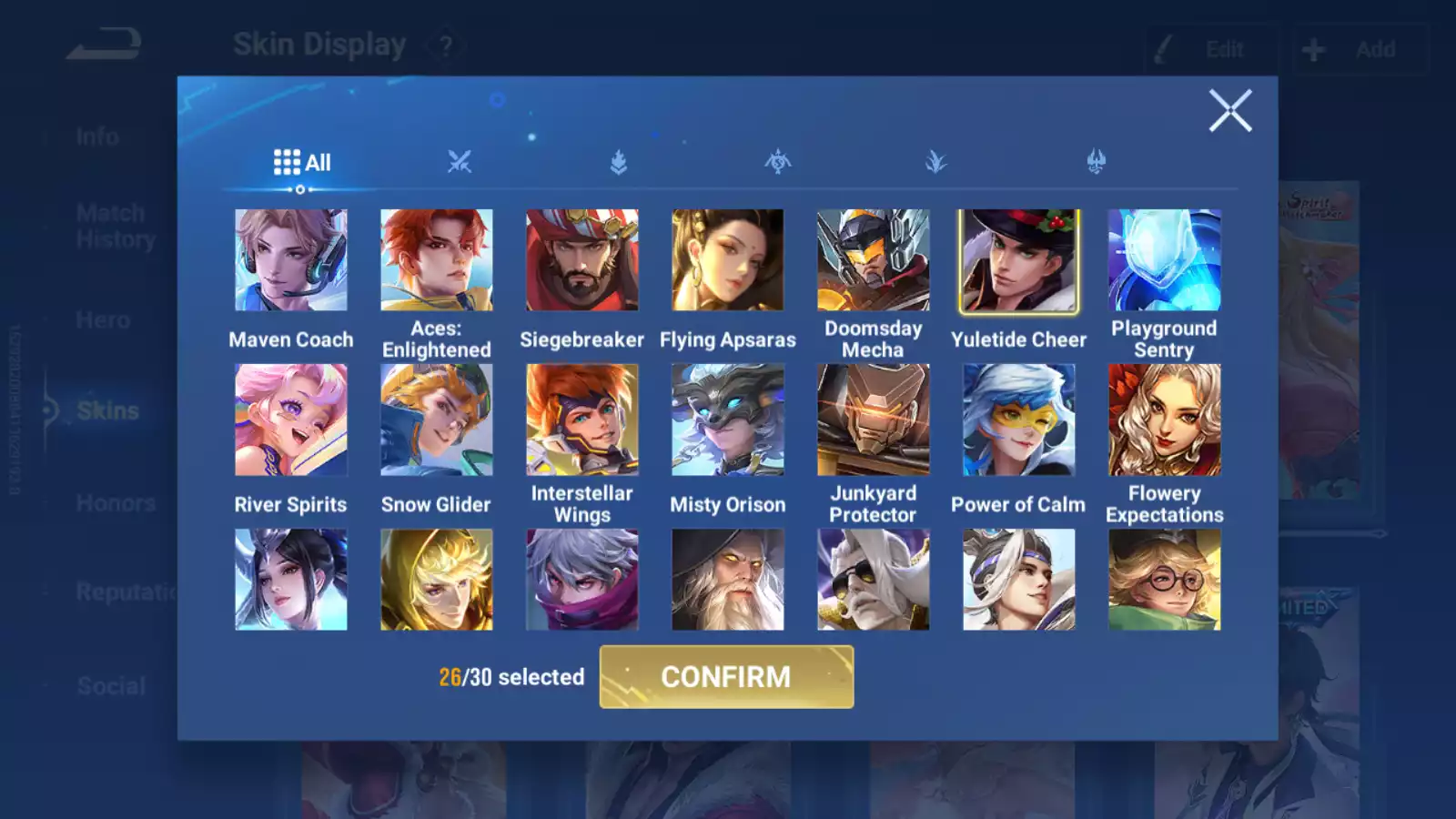Pick the Siegebreaker skin portrait
Screen dimensions: 1456x819
coord(581,261)
